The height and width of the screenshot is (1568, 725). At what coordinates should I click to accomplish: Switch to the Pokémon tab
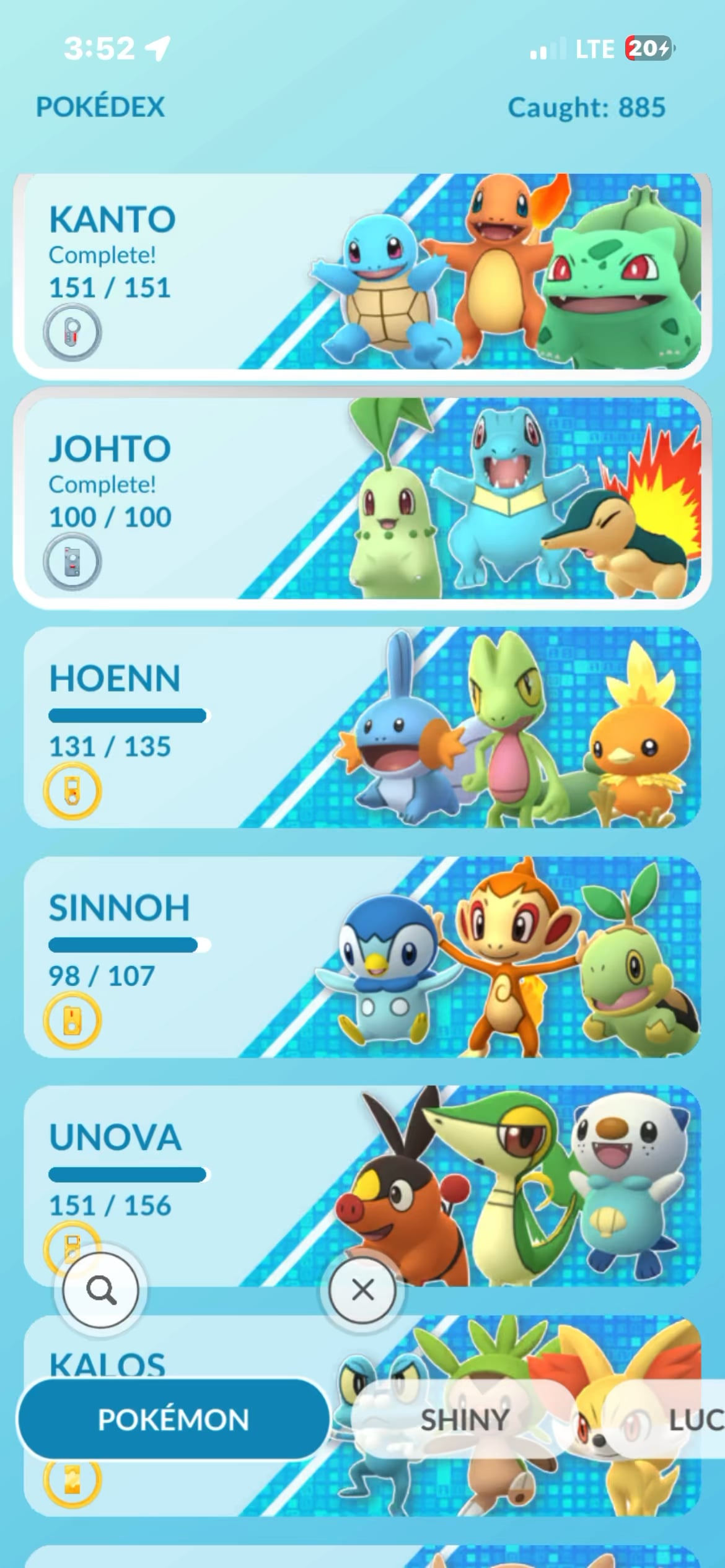click(x=174, y=1419)
